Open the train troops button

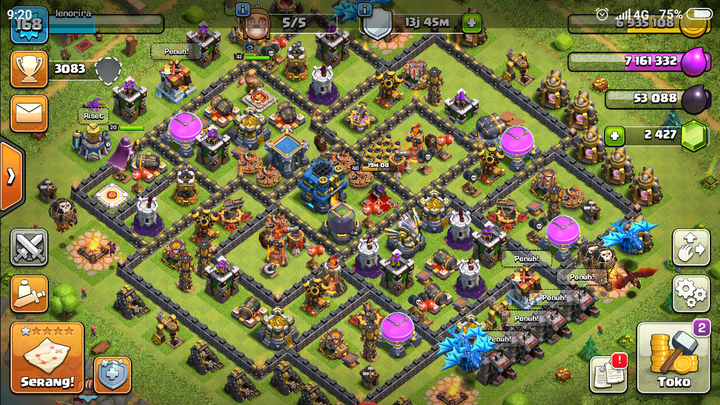coord(30,293)
